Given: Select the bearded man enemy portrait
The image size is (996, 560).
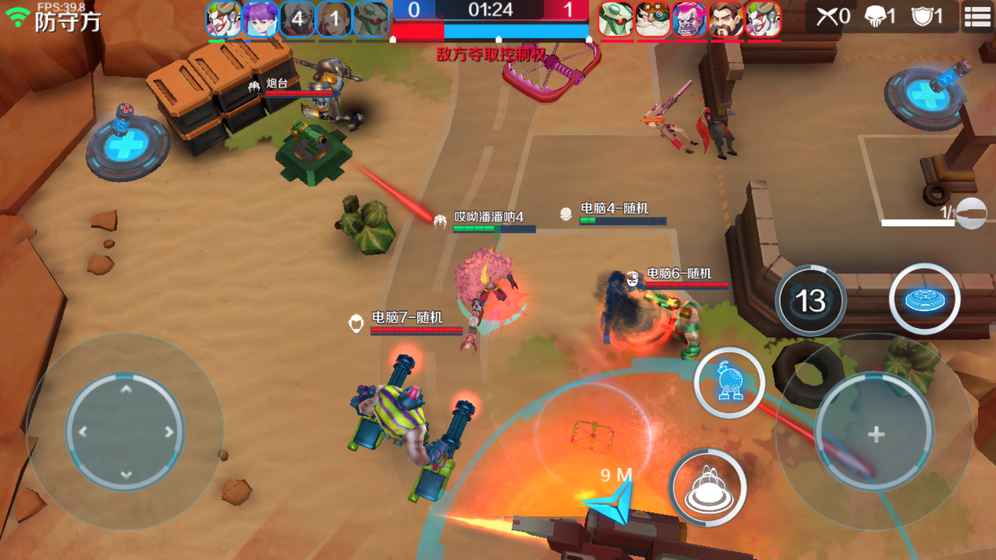Looking at the screenshot, I should pyautogui.click(x=725, y=19).
